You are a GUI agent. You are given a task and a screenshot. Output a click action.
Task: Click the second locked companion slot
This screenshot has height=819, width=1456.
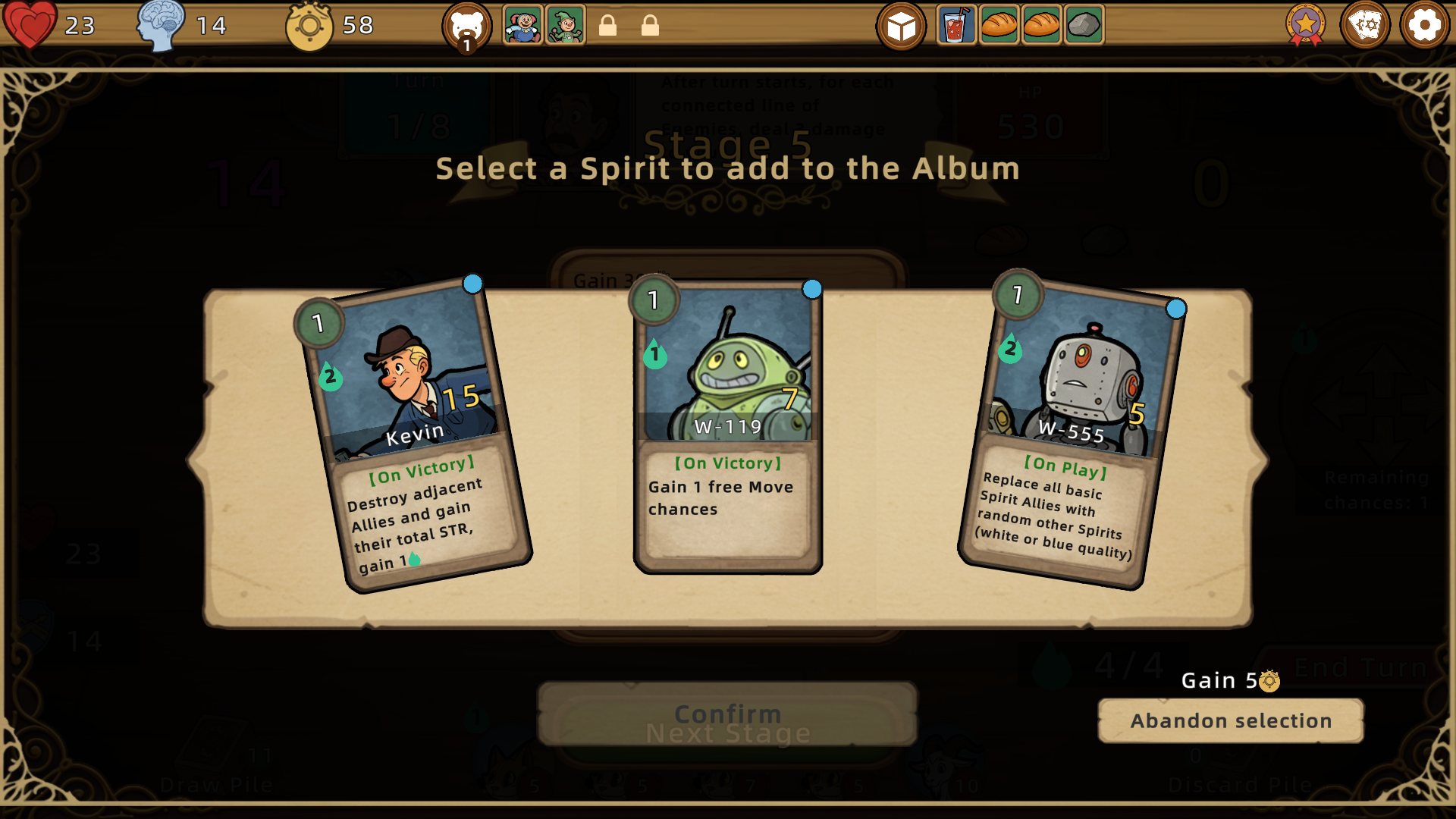650,25
